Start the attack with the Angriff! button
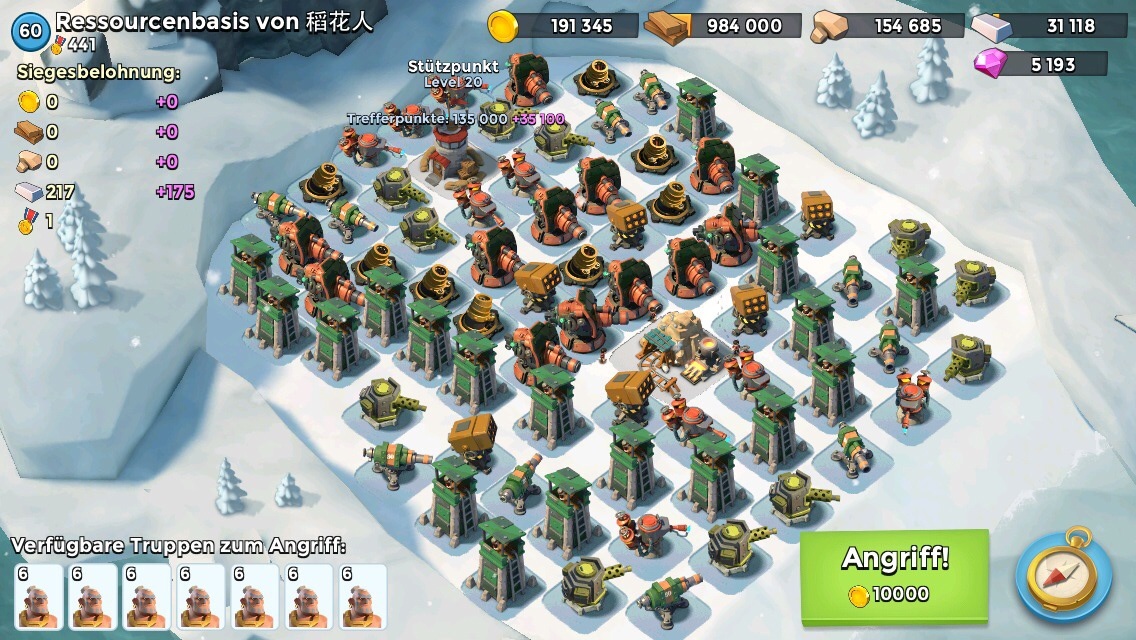Image resolution: width=1136 pixels, height=640 pixels. click(894, 574)
